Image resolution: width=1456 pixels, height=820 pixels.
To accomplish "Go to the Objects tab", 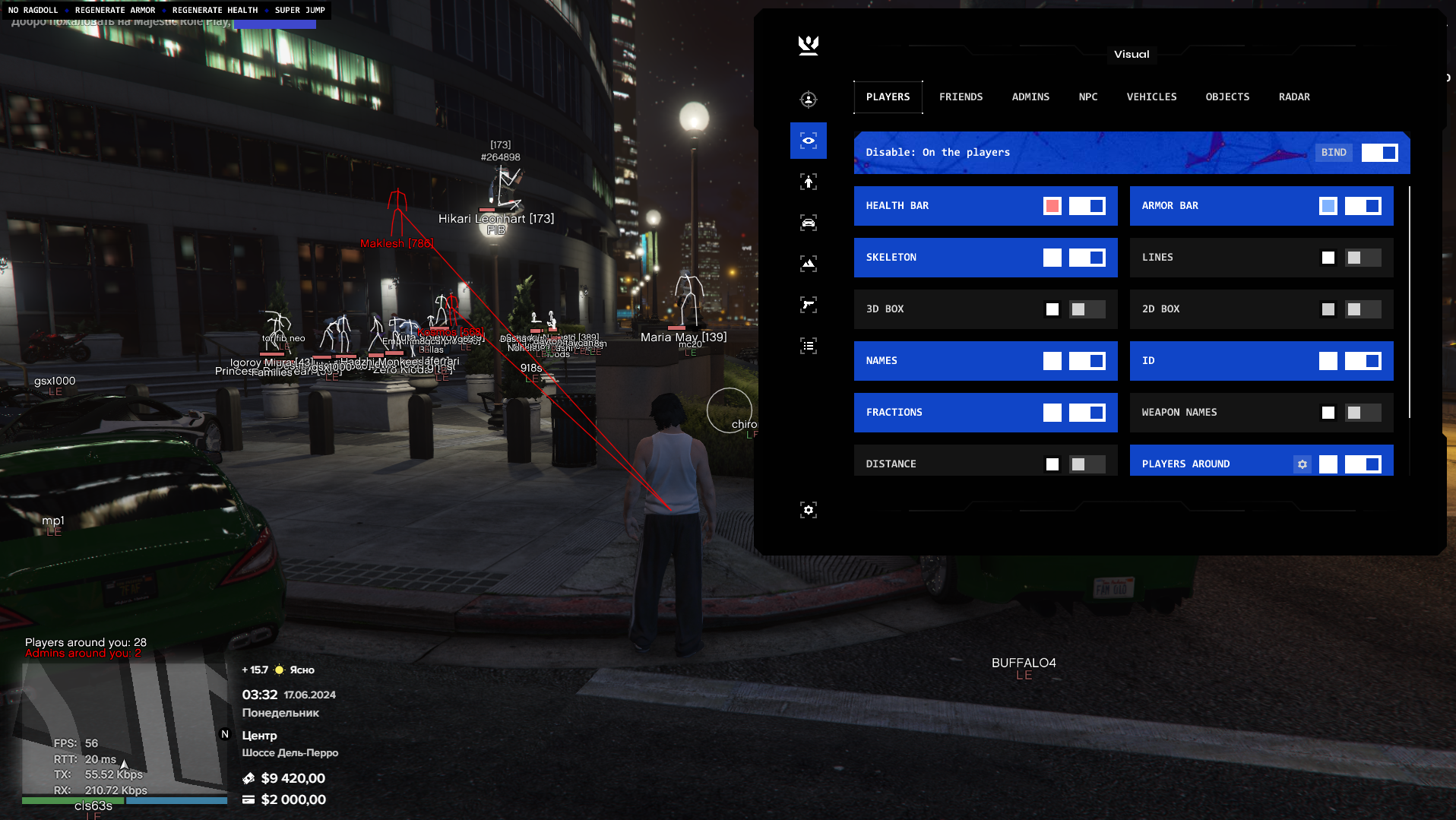I will click(1227, 97).
